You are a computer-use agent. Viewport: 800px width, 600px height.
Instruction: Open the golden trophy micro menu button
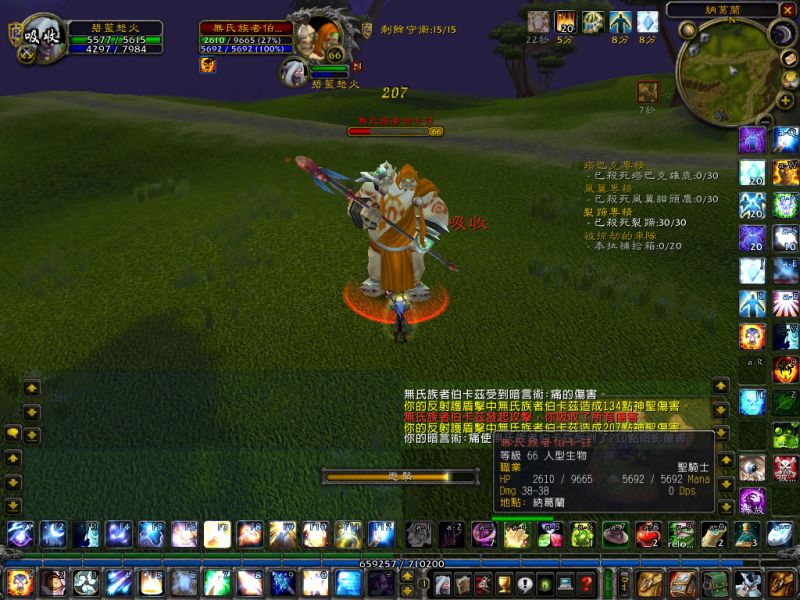click(x=503, y=584)
